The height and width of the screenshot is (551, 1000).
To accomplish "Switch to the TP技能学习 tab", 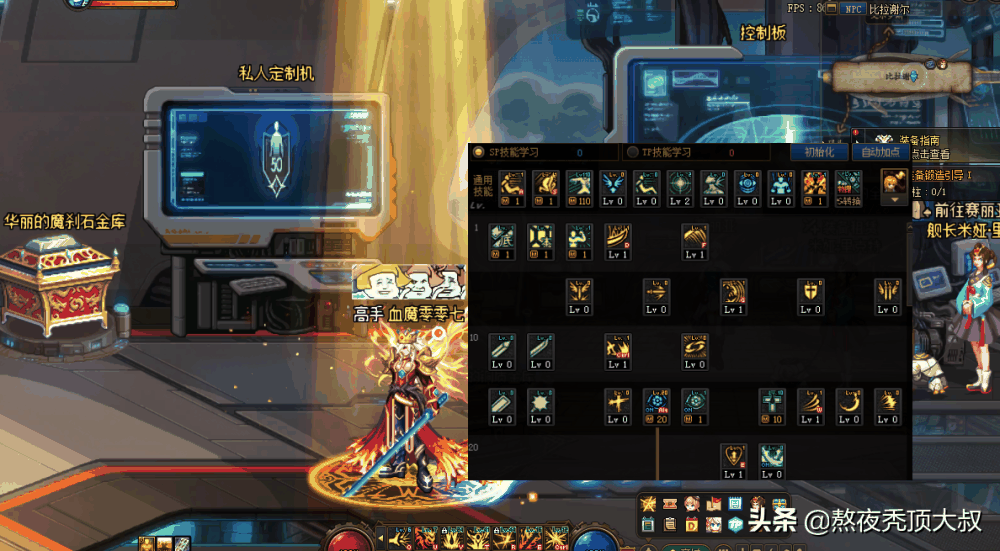I will [x=666, y=152].
